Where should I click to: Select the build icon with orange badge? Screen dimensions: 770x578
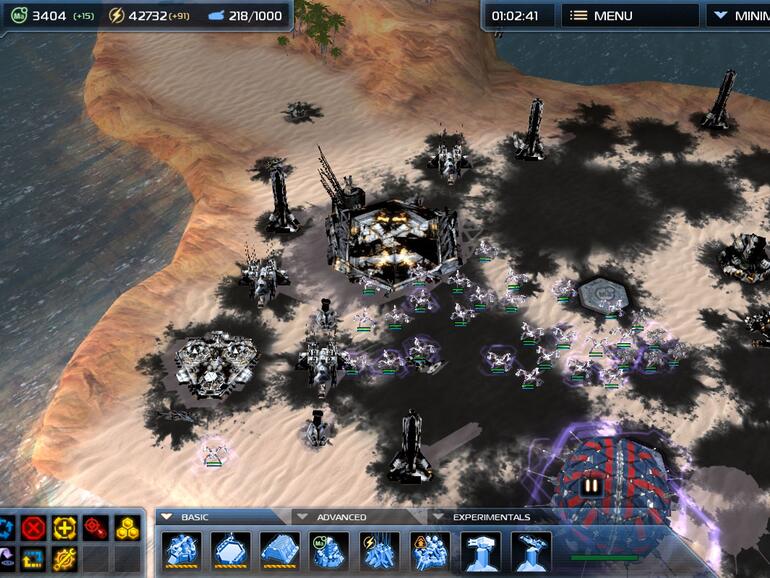pos(430,551)
